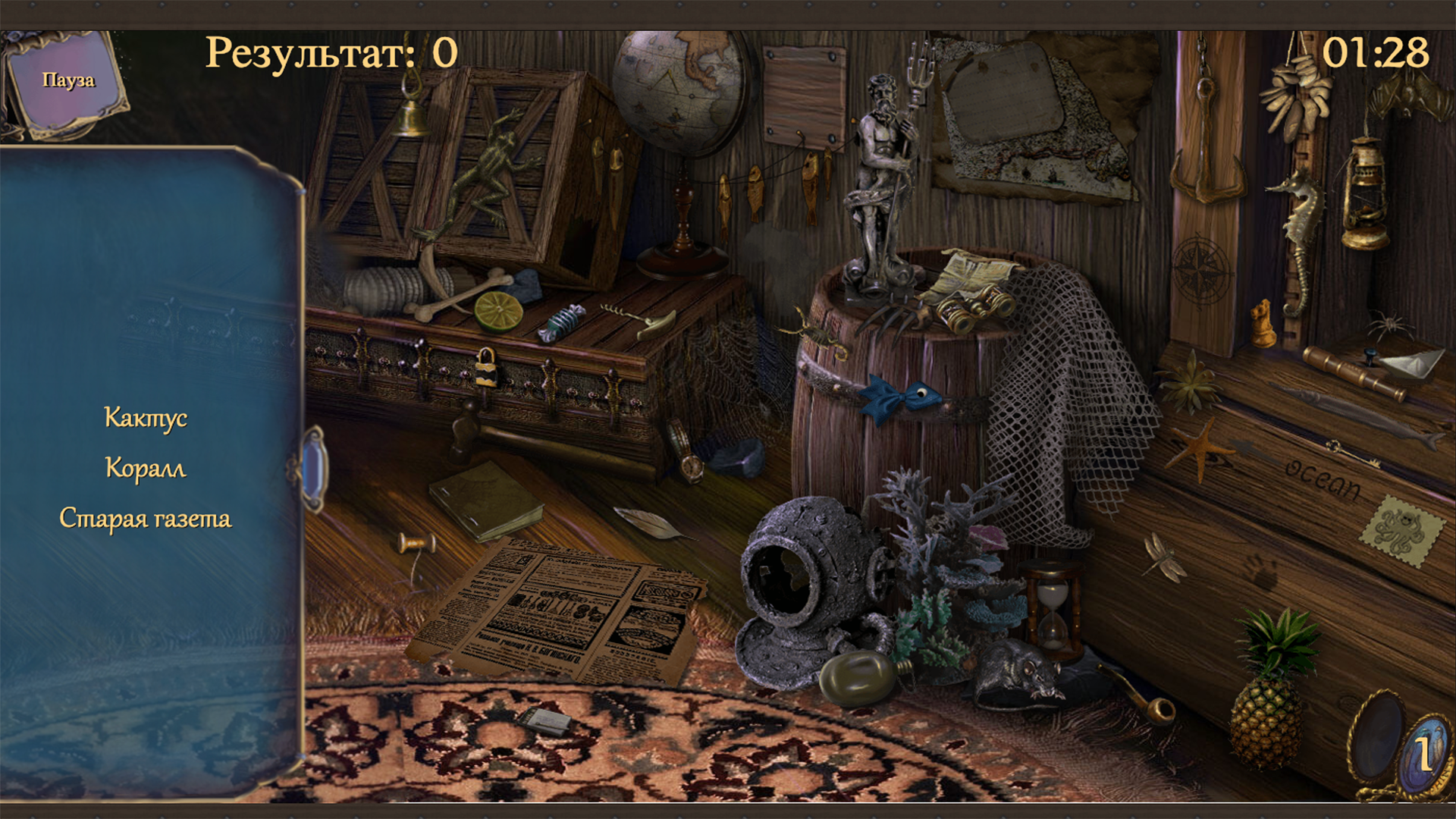Viewport: 1456px width, 819px height.
Task: Select Коралл in the word list
Action: (145, 468)
